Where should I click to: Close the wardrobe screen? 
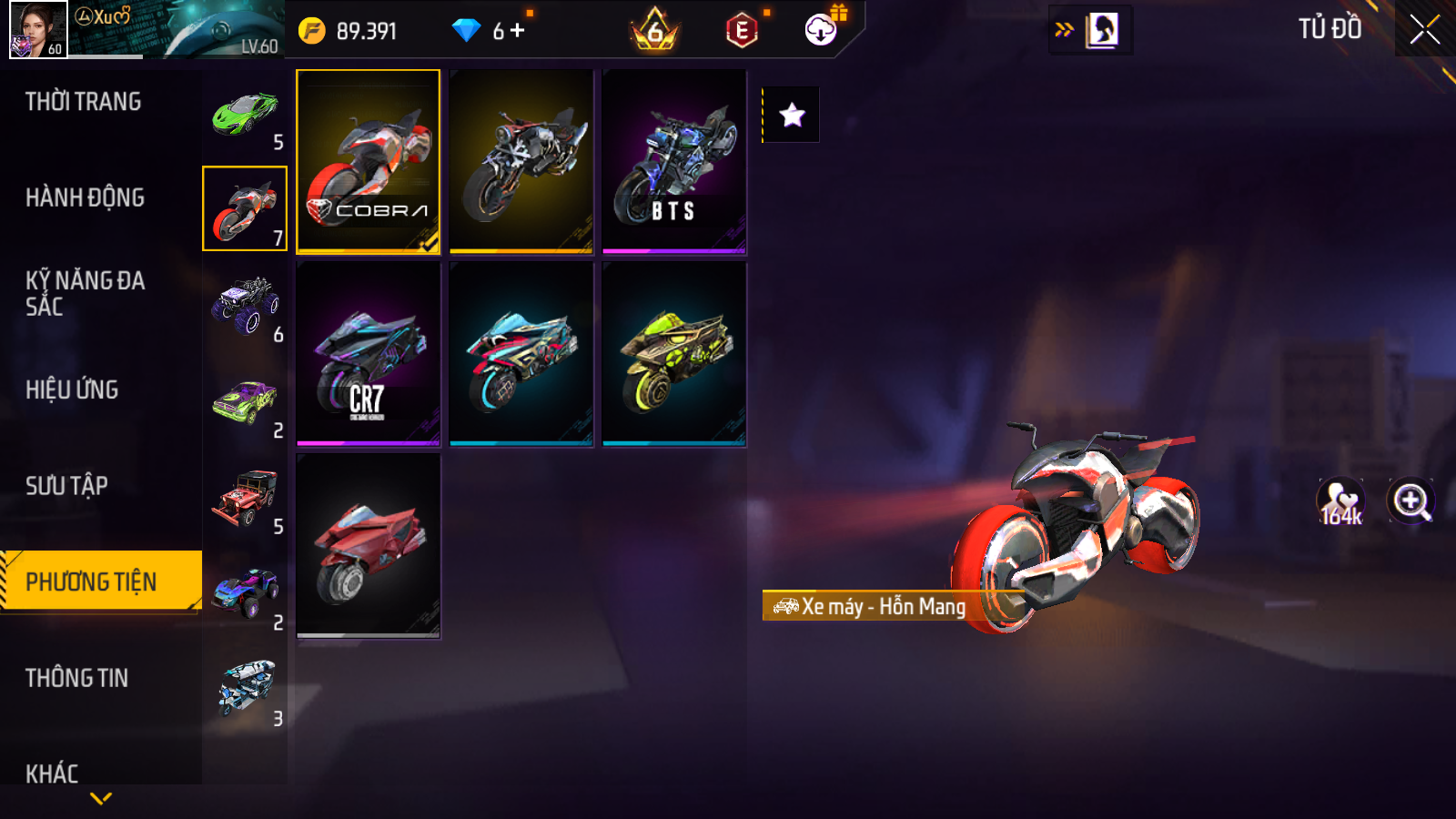[x=1424, y=30]
